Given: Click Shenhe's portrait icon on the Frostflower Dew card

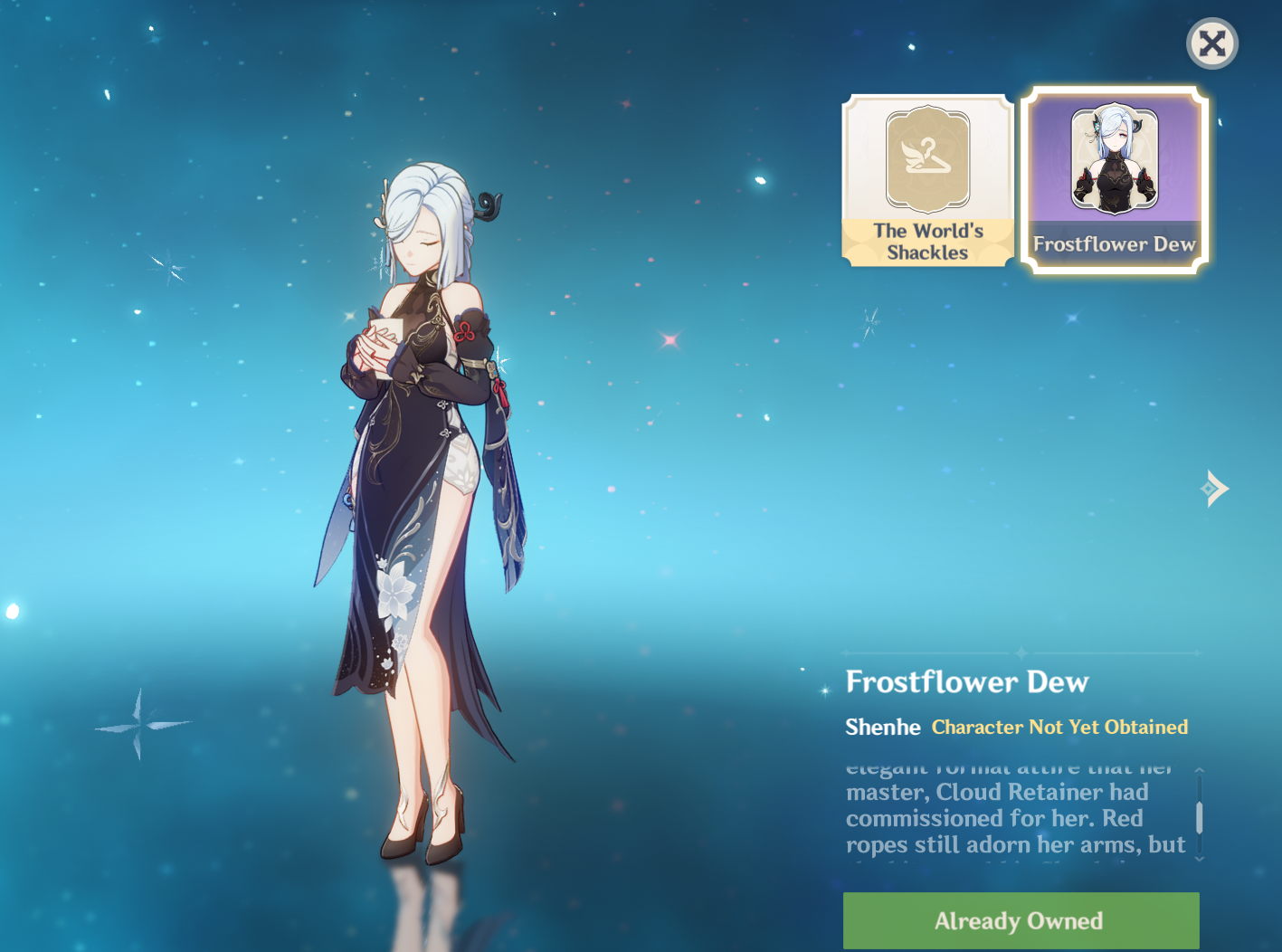Looking at the screenshot, I should click(x=1114, y=163).
